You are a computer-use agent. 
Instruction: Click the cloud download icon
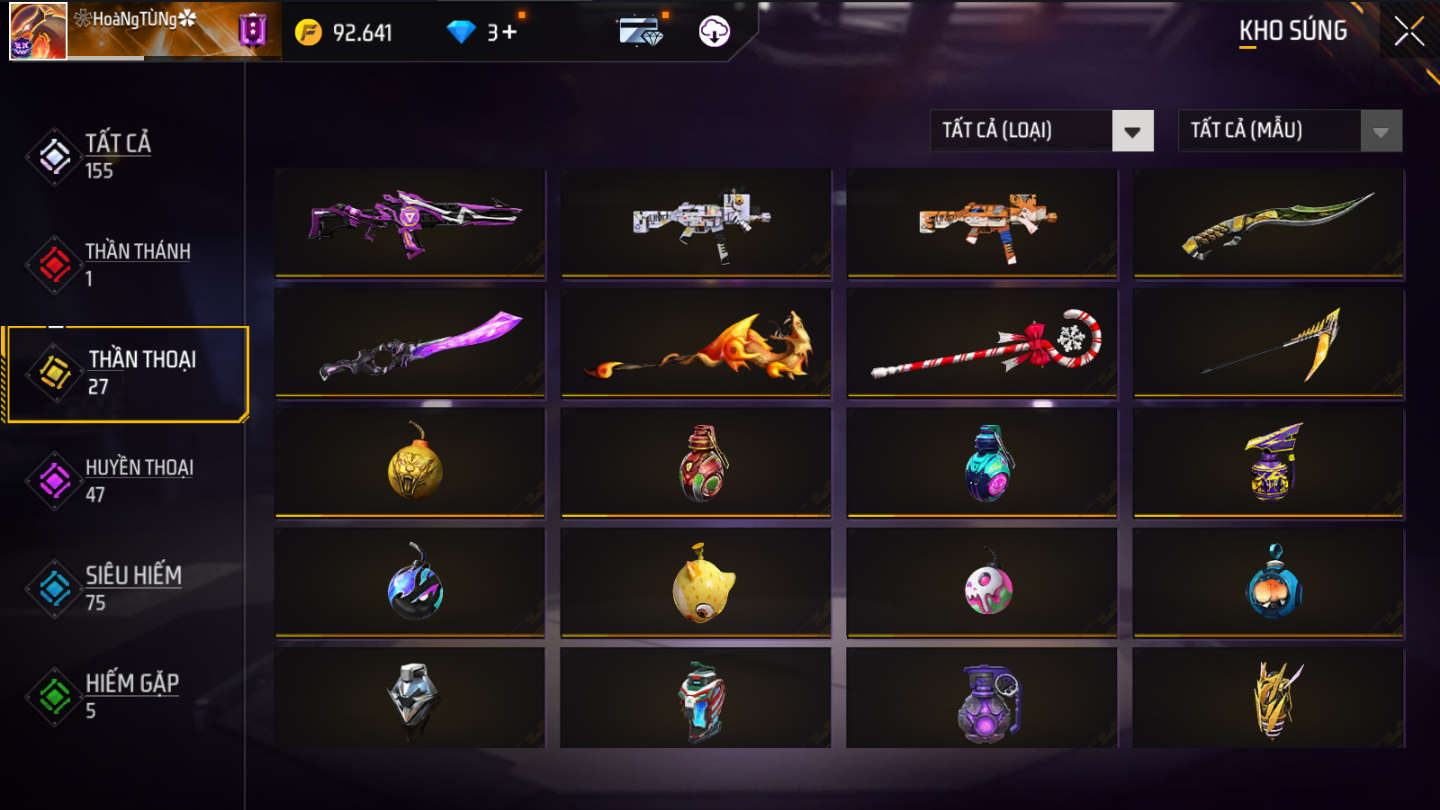coord(714,32)
